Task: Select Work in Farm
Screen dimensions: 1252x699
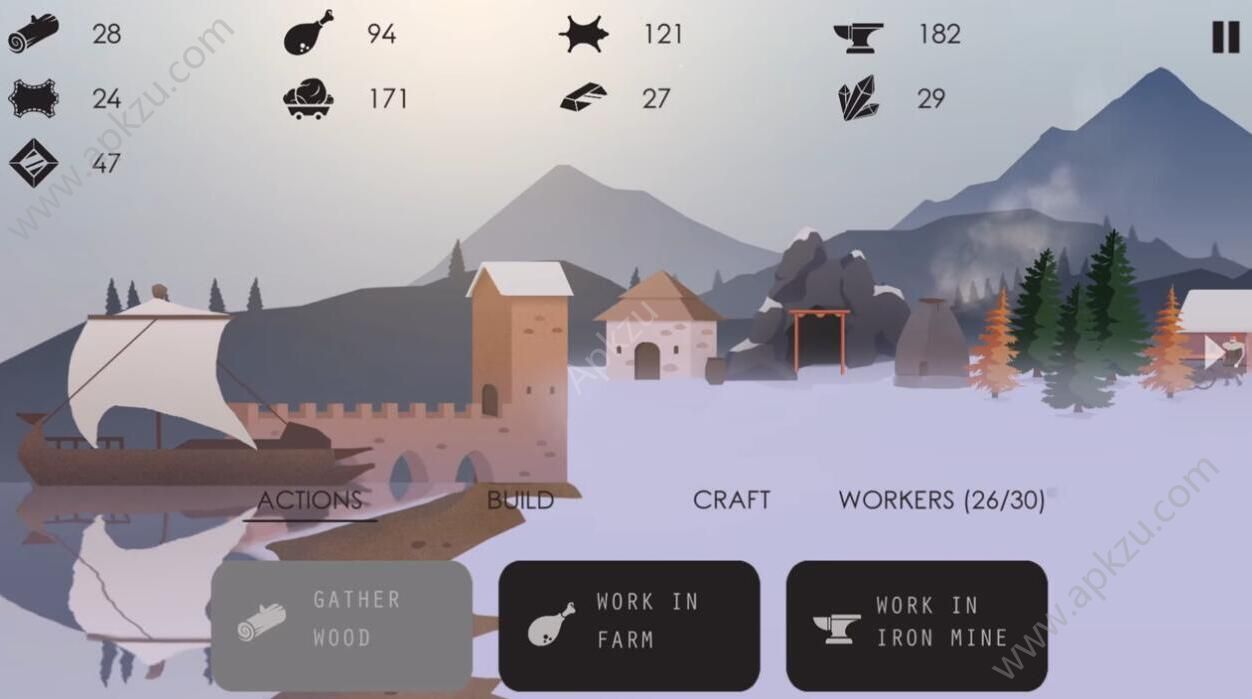Action: coord(629,625)
